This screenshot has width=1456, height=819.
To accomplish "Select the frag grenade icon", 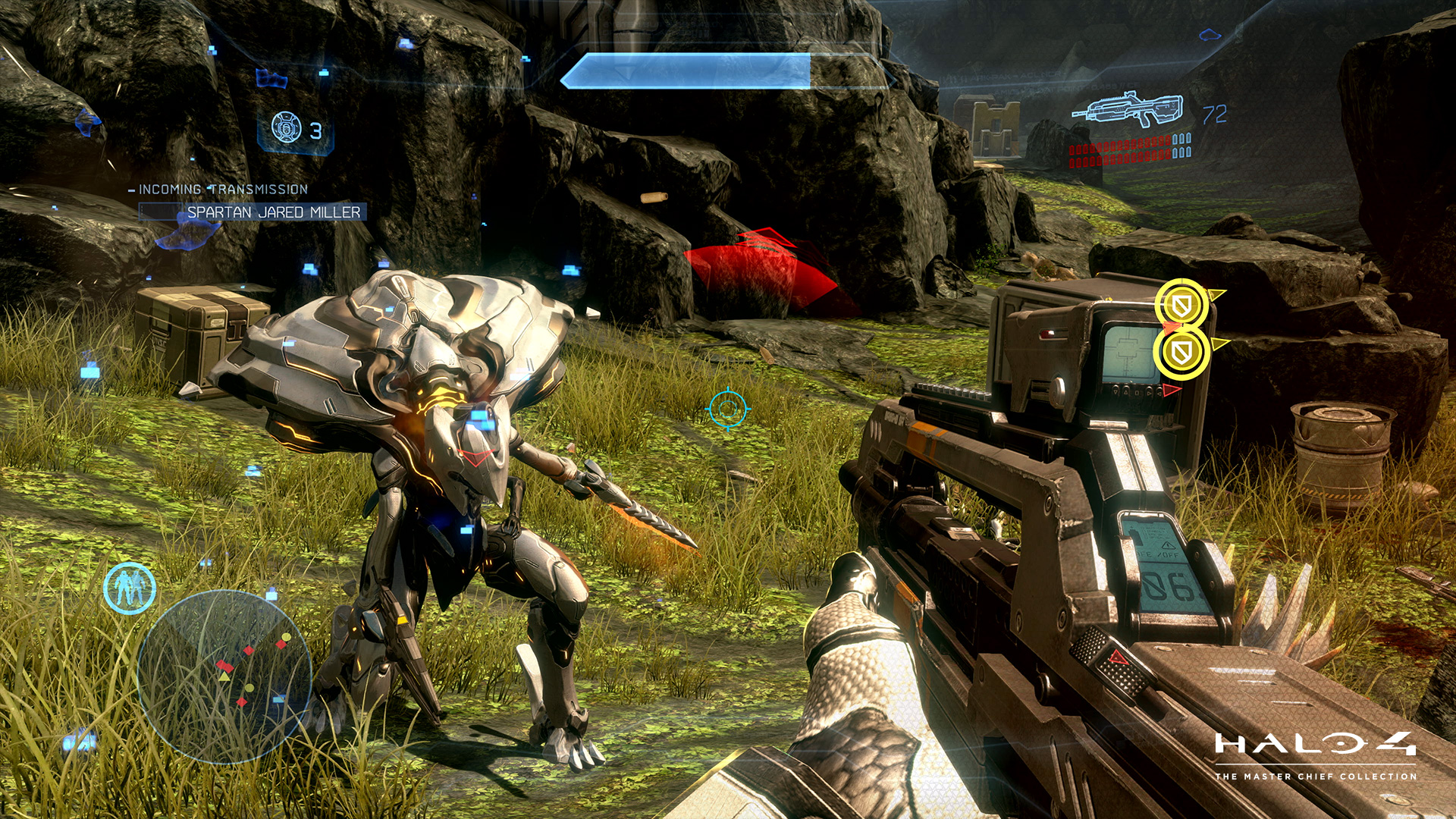I will point(287,128).
